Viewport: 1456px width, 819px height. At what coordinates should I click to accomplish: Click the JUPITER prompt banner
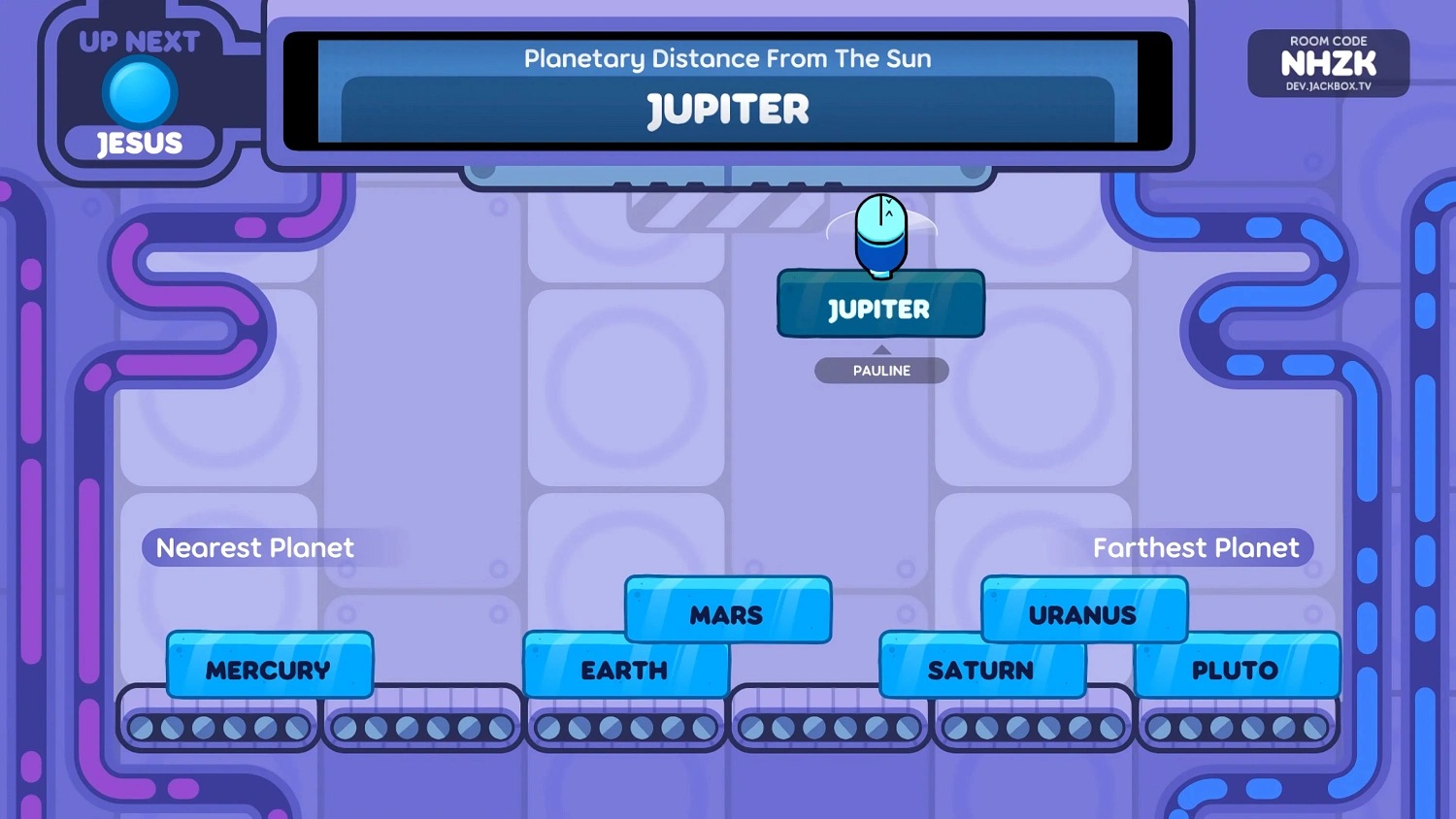coord(726,109)
